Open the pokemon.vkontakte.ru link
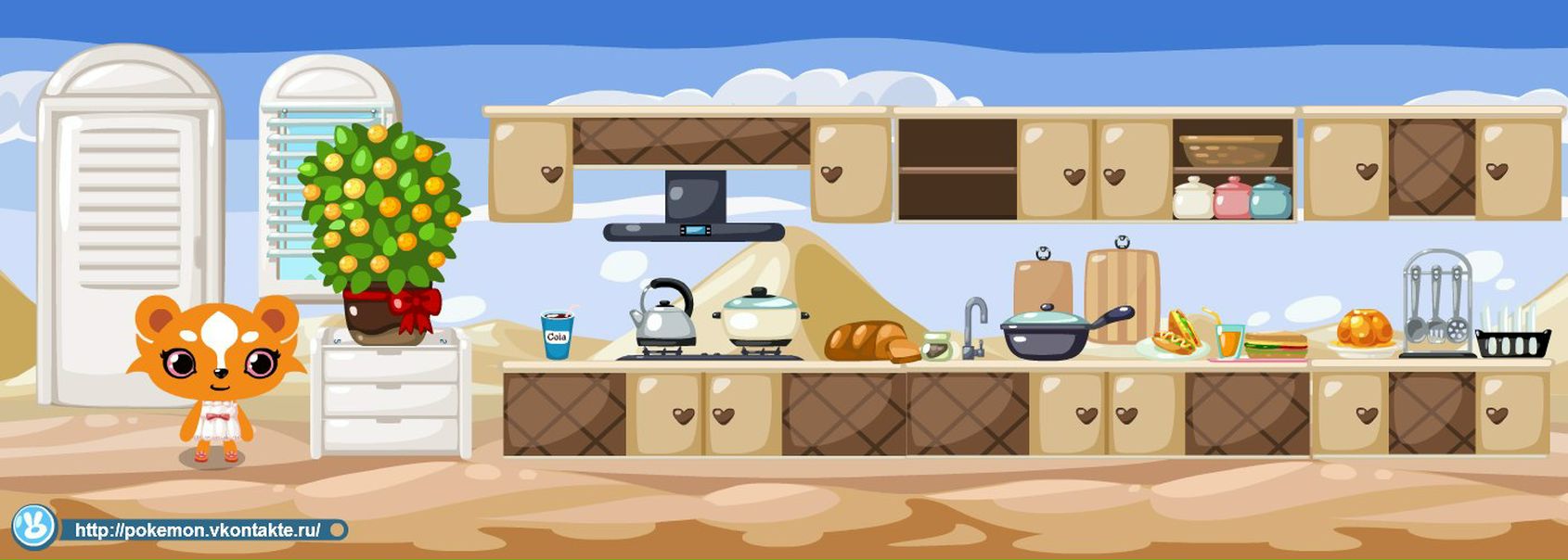The width and height of the screenshot is (1568, 560). (197, 530)
